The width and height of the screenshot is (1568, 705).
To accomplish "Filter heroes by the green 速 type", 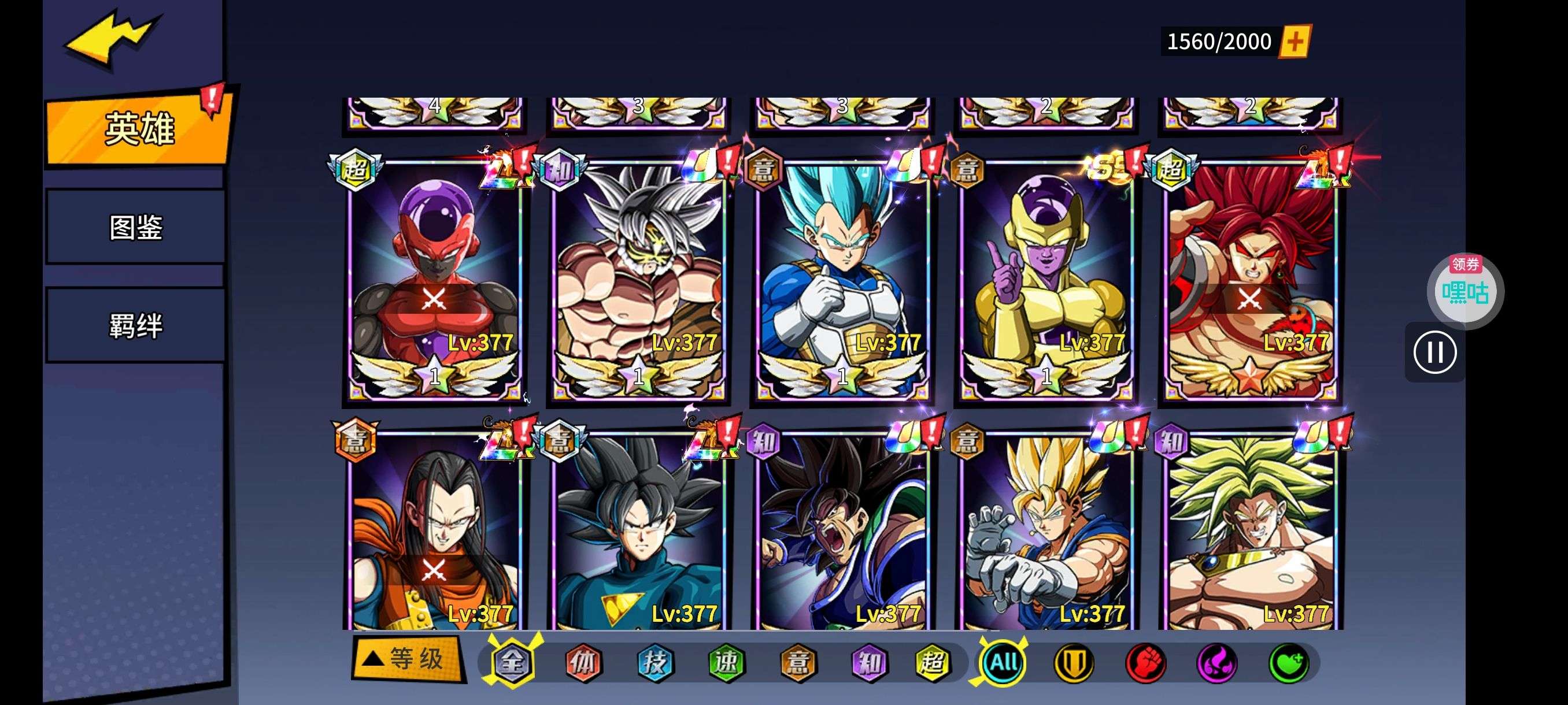I will point(726,662).
